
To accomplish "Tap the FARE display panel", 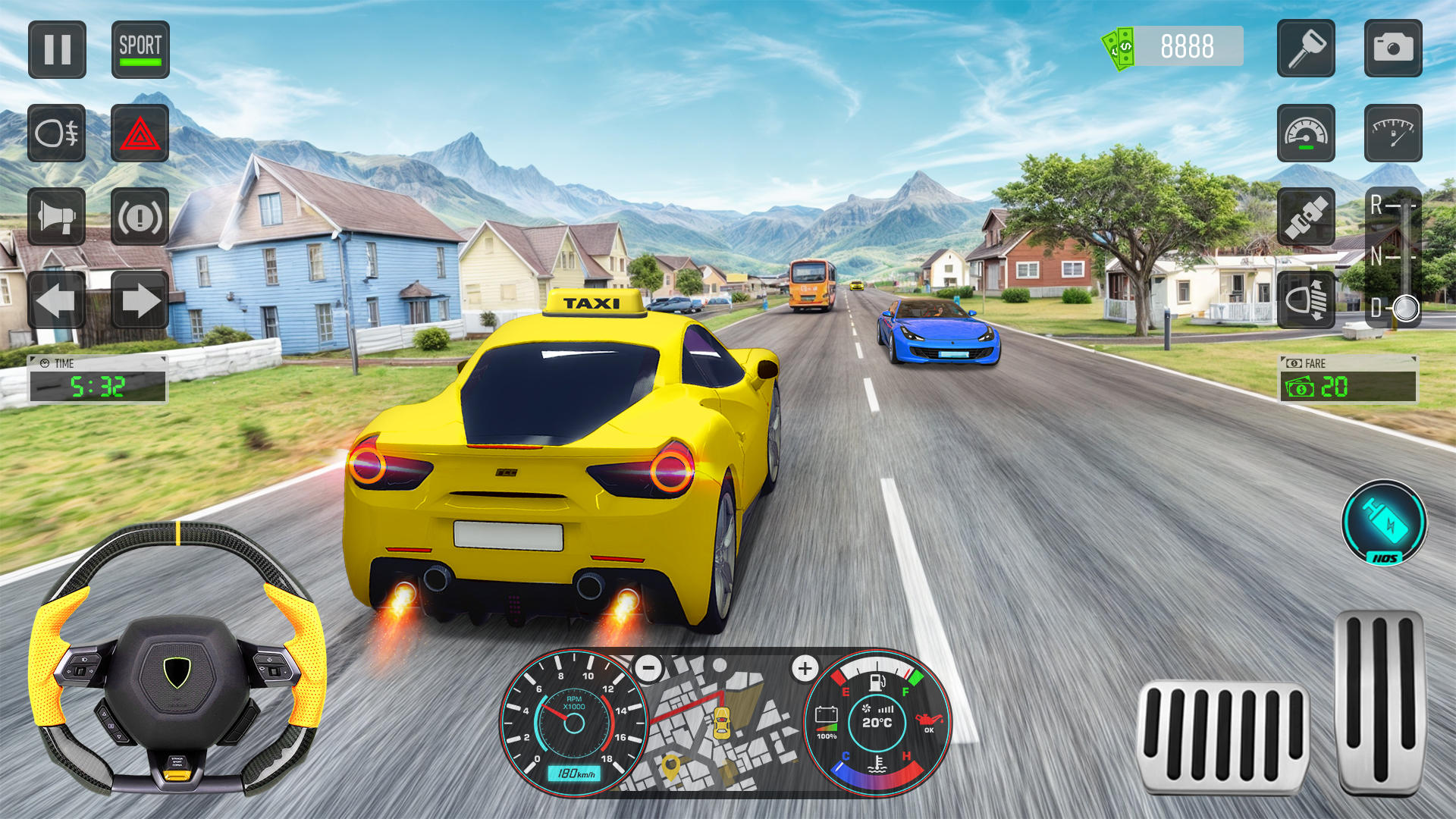I will pos(1350,377).
